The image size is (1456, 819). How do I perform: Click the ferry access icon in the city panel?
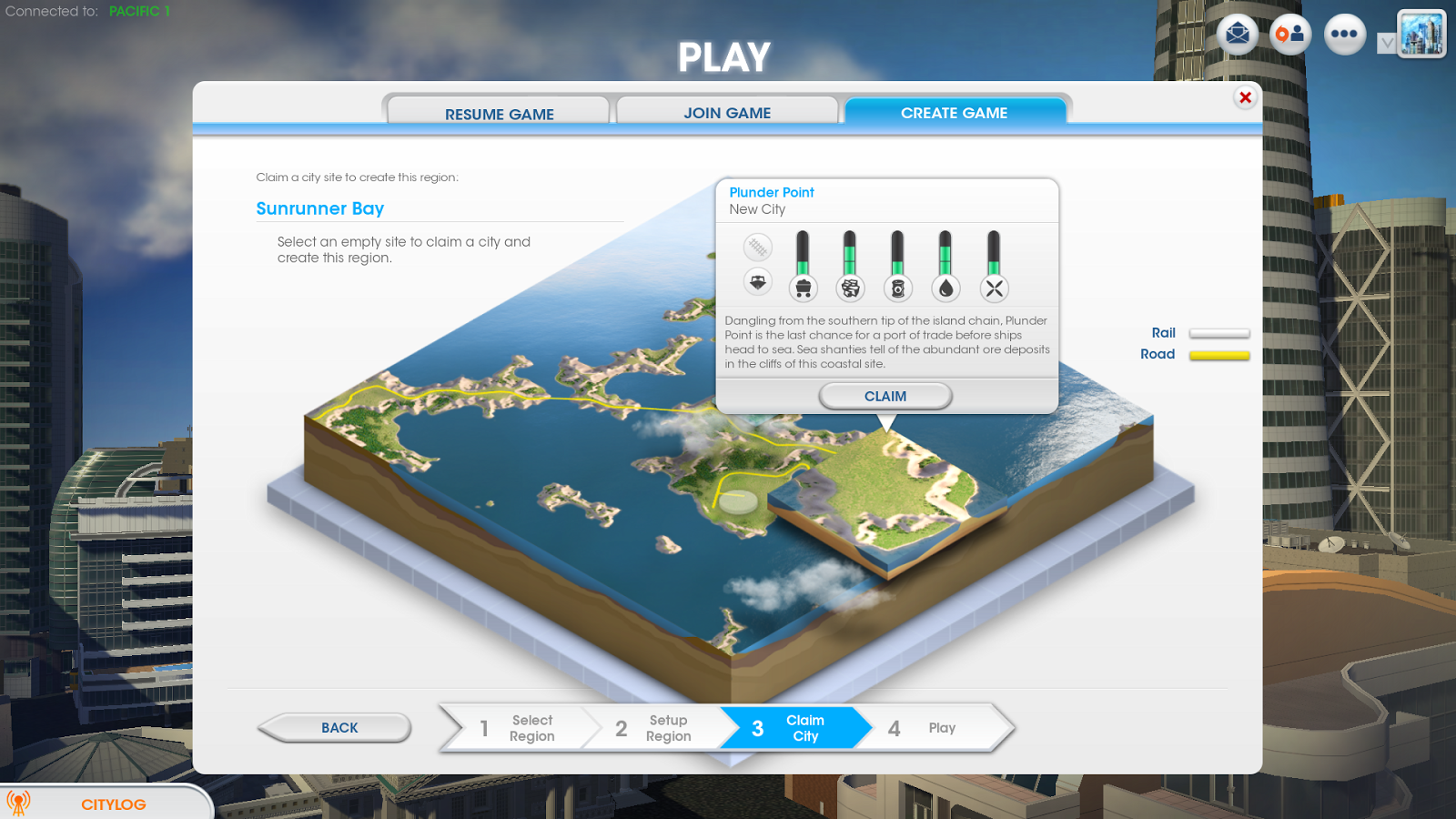coord(757,282)
